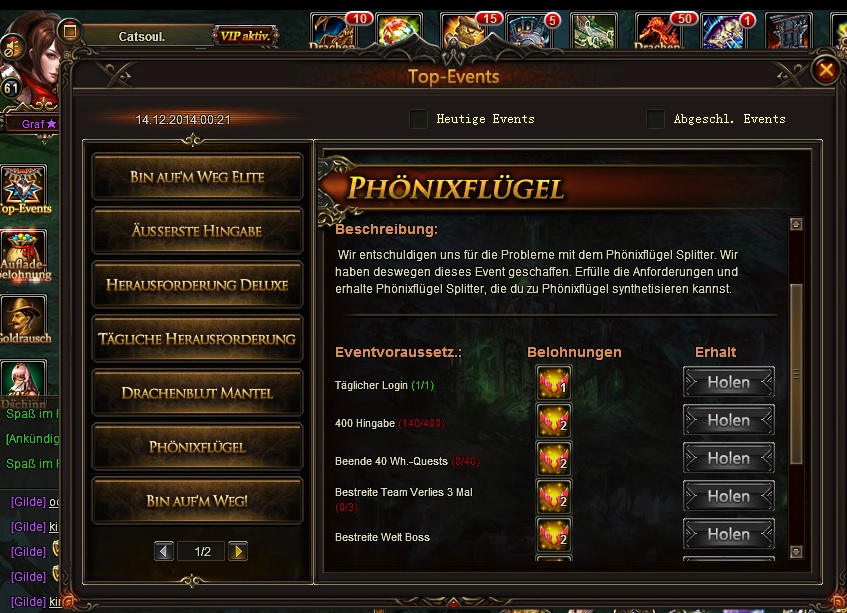
Task: Open the Bin auf'm Weg! event
Action: (197, 500)
